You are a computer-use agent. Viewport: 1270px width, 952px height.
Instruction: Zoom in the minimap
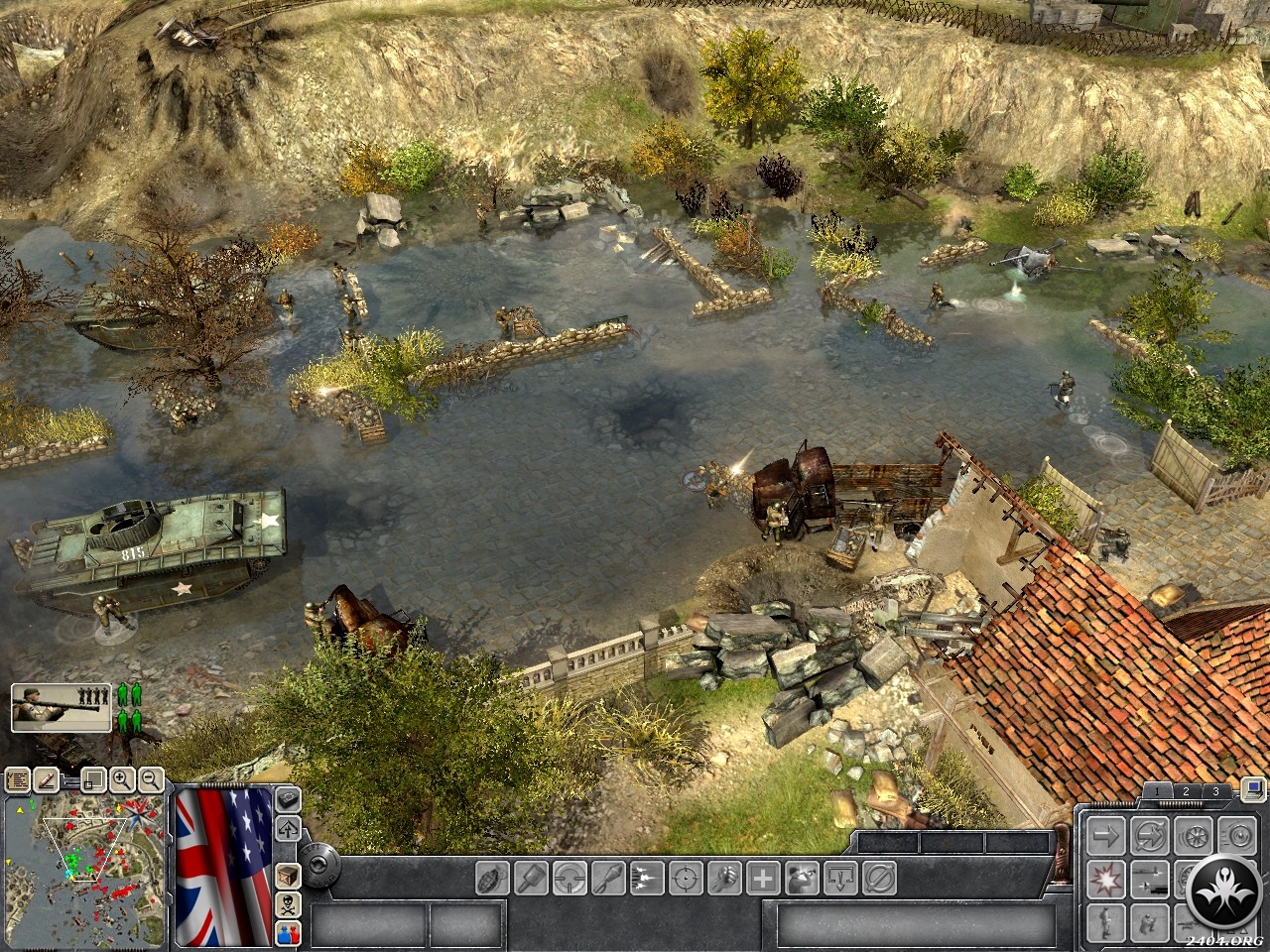(124, 780)
